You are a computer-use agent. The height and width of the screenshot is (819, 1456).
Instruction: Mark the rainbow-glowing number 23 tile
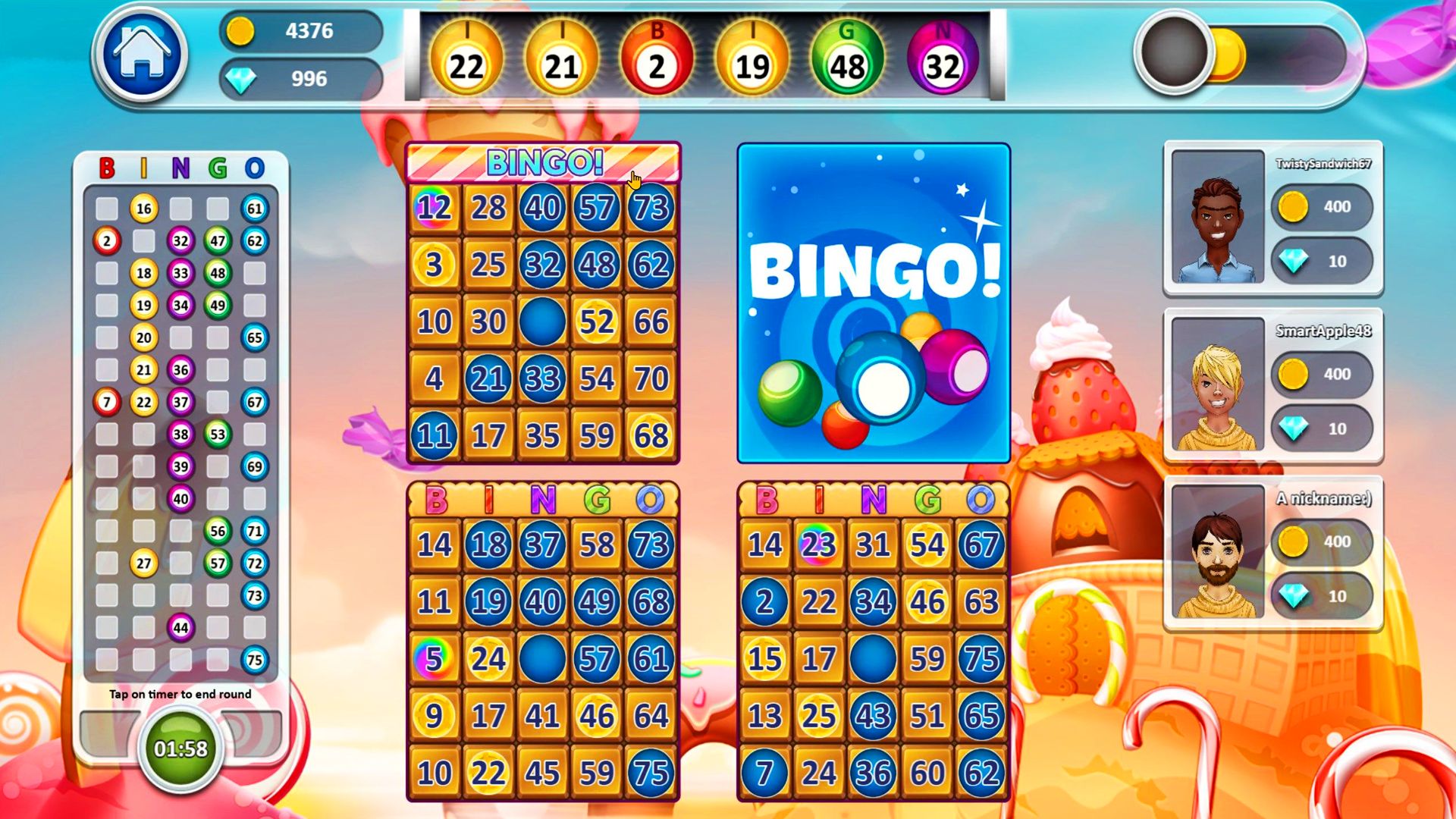pos(819,544)
